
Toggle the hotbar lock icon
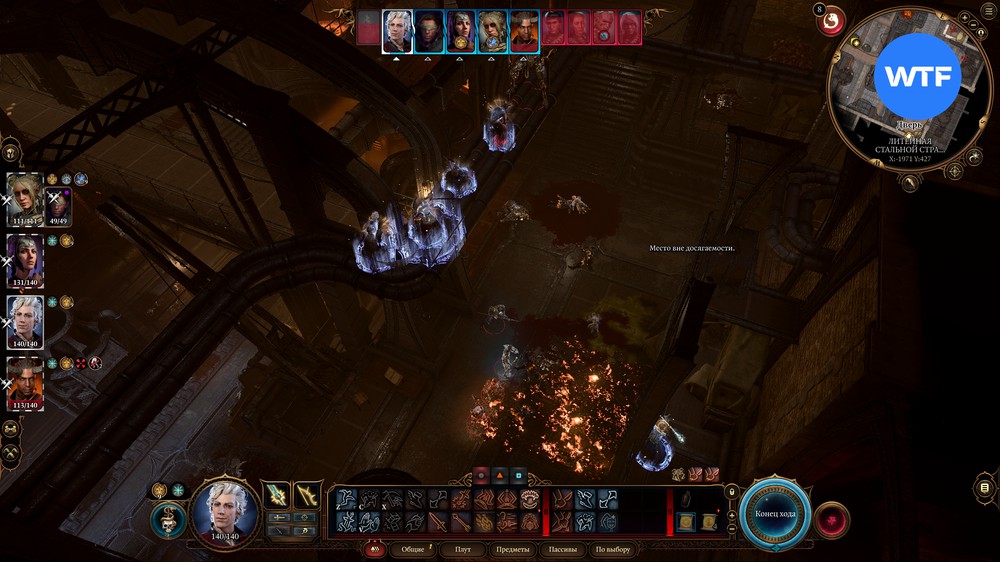(x=732, y=492)
